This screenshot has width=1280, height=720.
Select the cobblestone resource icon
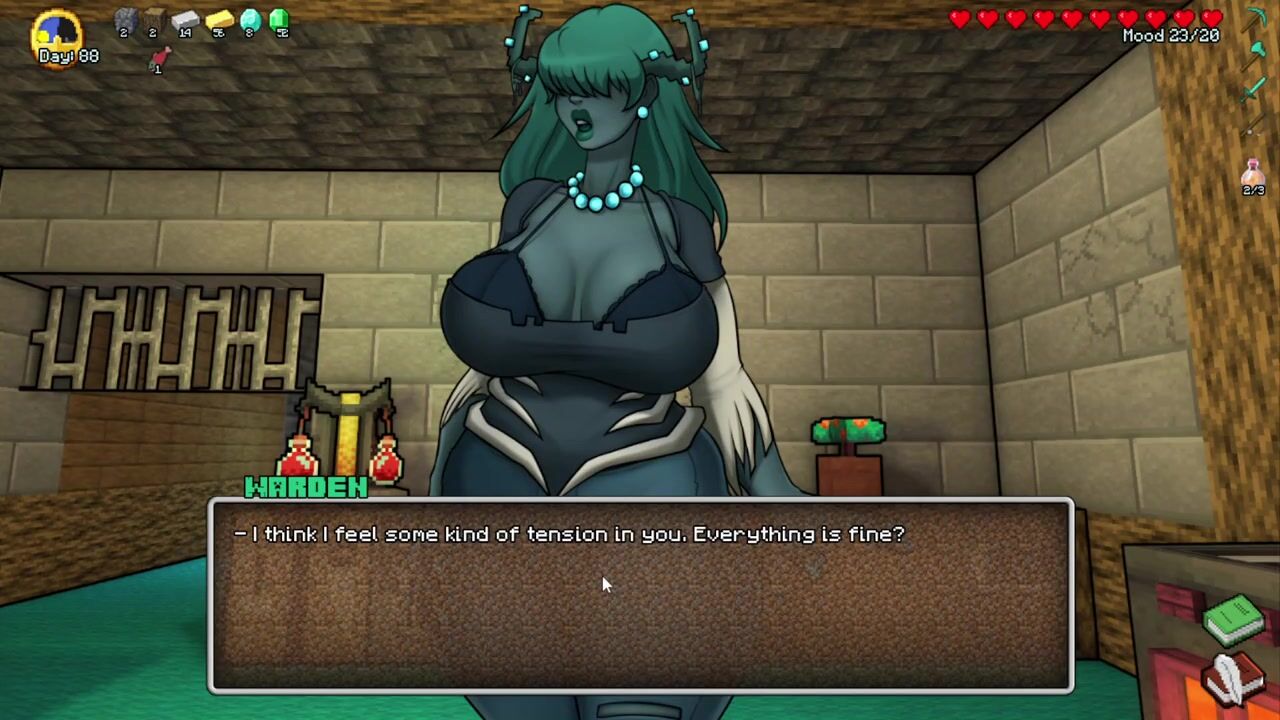[126, 20]
